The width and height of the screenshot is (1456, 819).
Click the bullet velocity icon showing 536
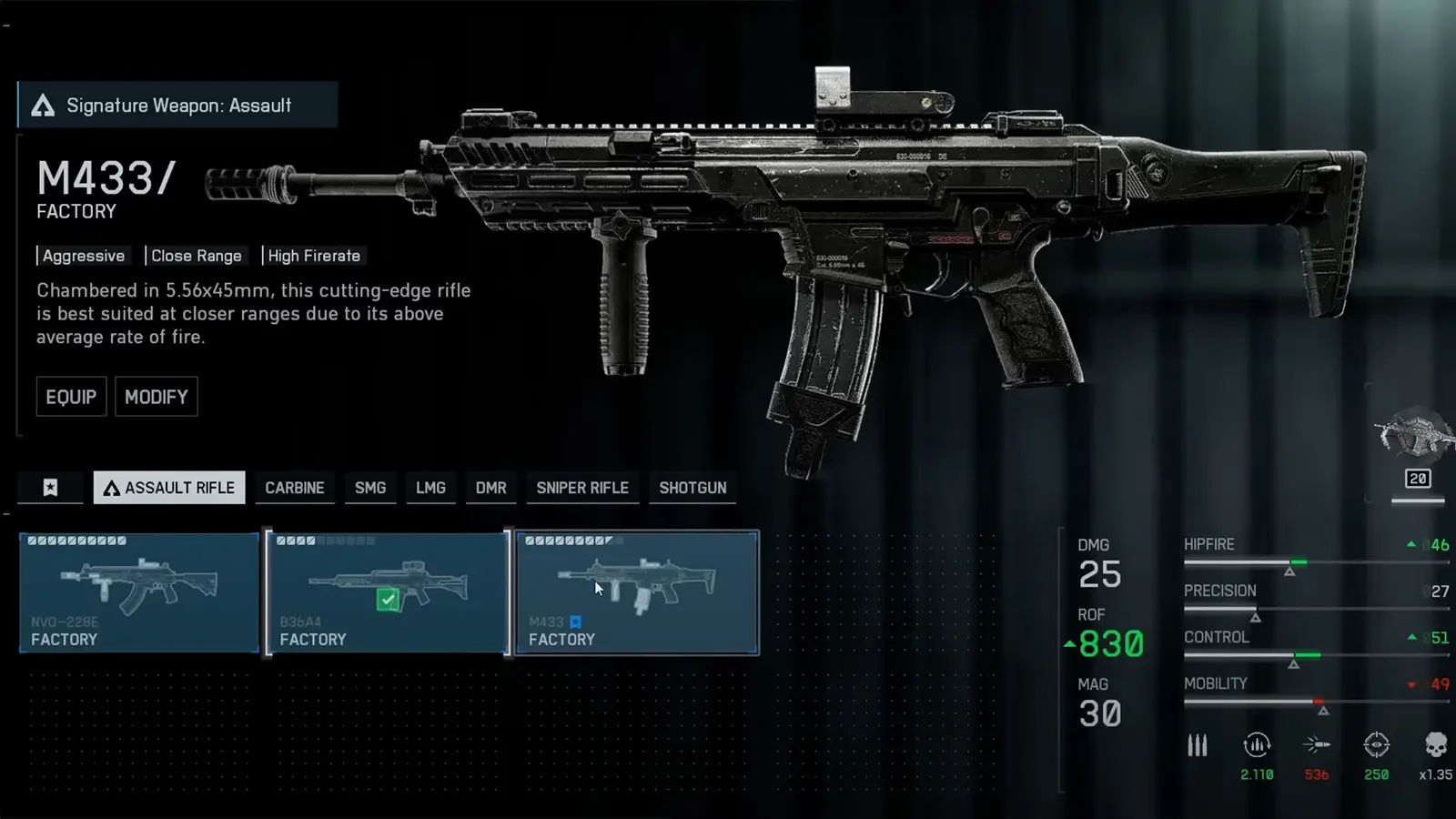pos(1314,746)
